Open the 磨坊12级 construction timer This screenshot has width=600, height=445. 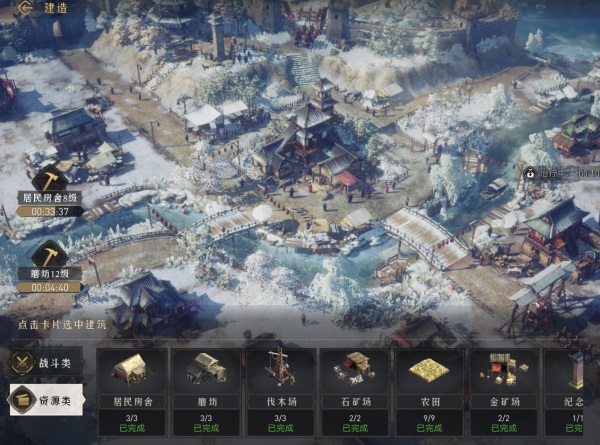tap(50, 264)
